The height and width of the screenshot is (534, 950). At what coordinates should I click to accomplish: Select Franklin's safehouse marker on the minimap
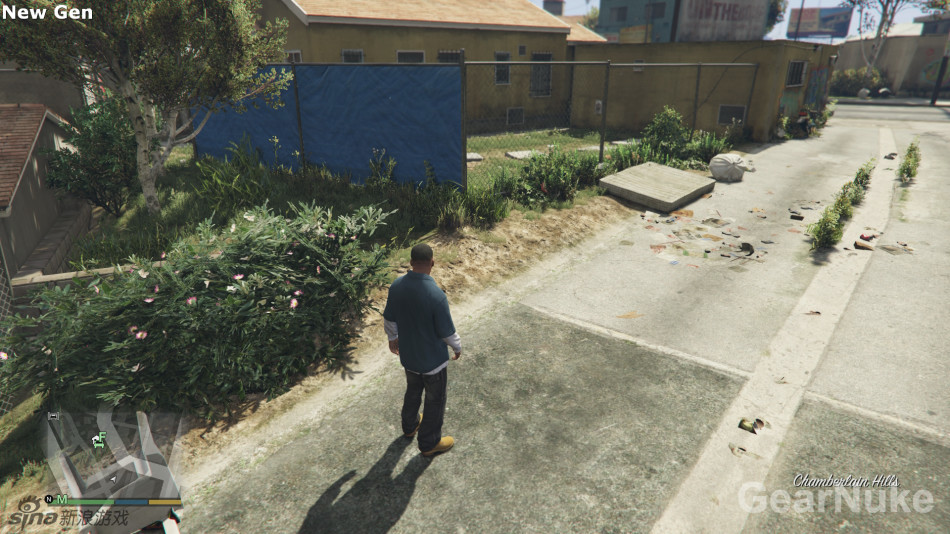pyautogui.click(x=99, y=439)
